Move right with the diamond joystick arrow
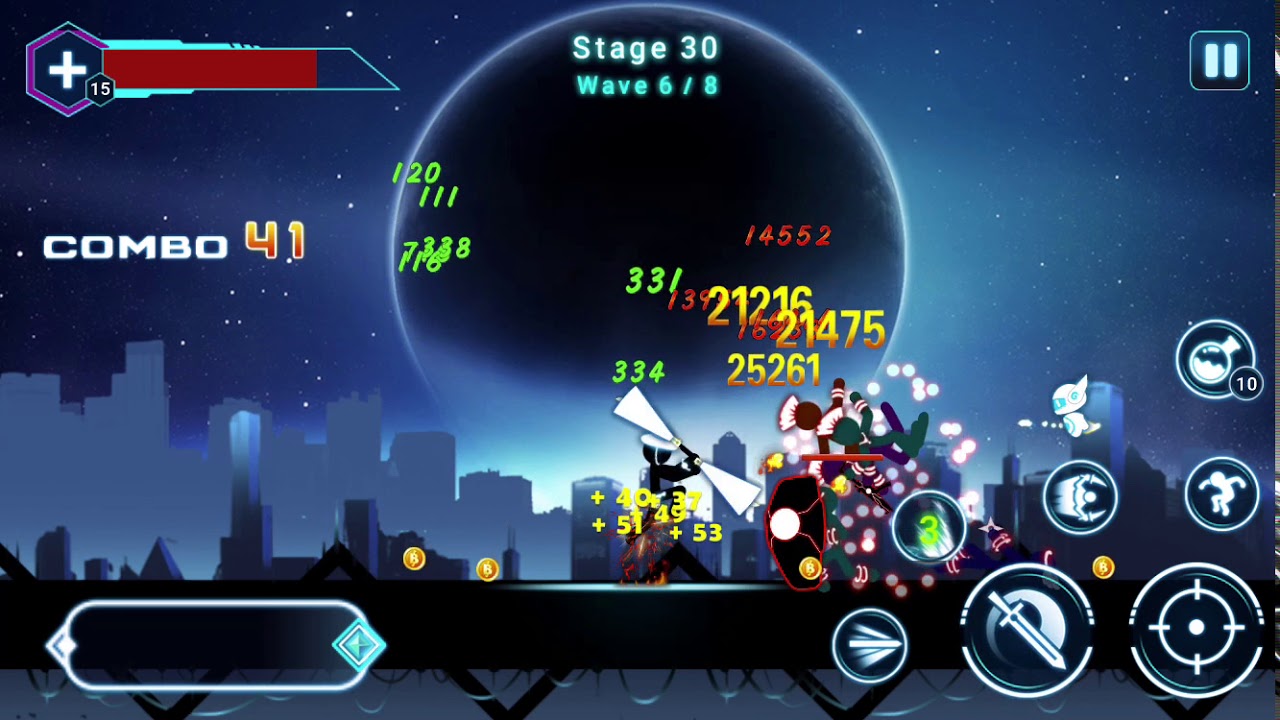Screen dimensions: 1280x720 357,646
